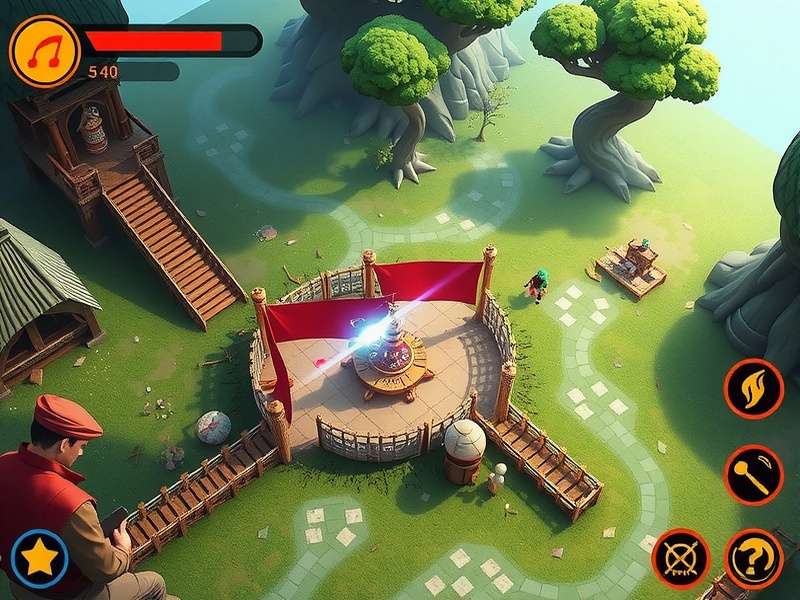Tap the gold star button
Image resolution: width=800 pixels, height=600 pixels.
(40, 558)
